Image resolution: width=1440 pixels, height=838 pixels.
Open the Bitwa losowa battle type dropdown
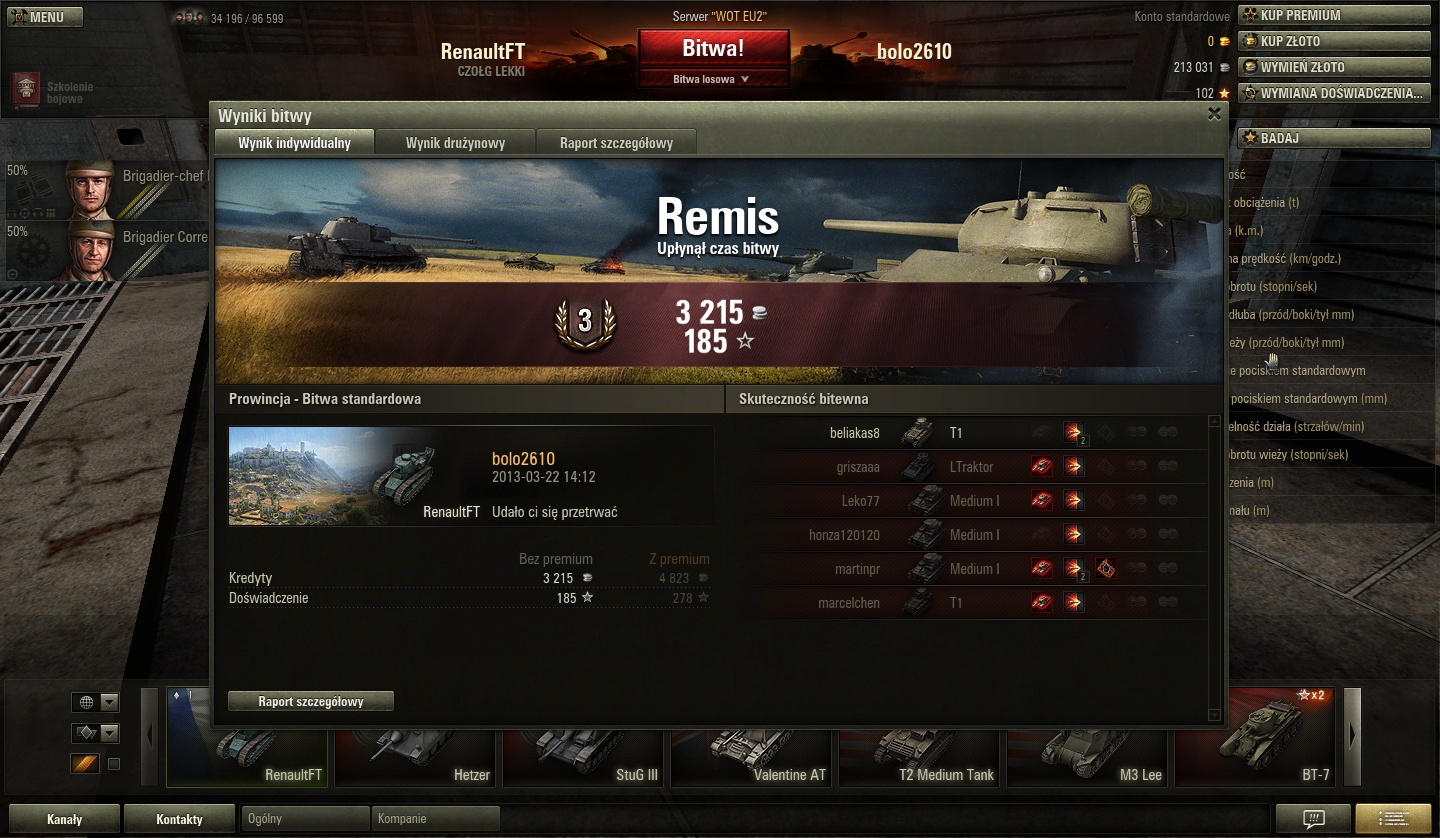[x=713, y=79]
